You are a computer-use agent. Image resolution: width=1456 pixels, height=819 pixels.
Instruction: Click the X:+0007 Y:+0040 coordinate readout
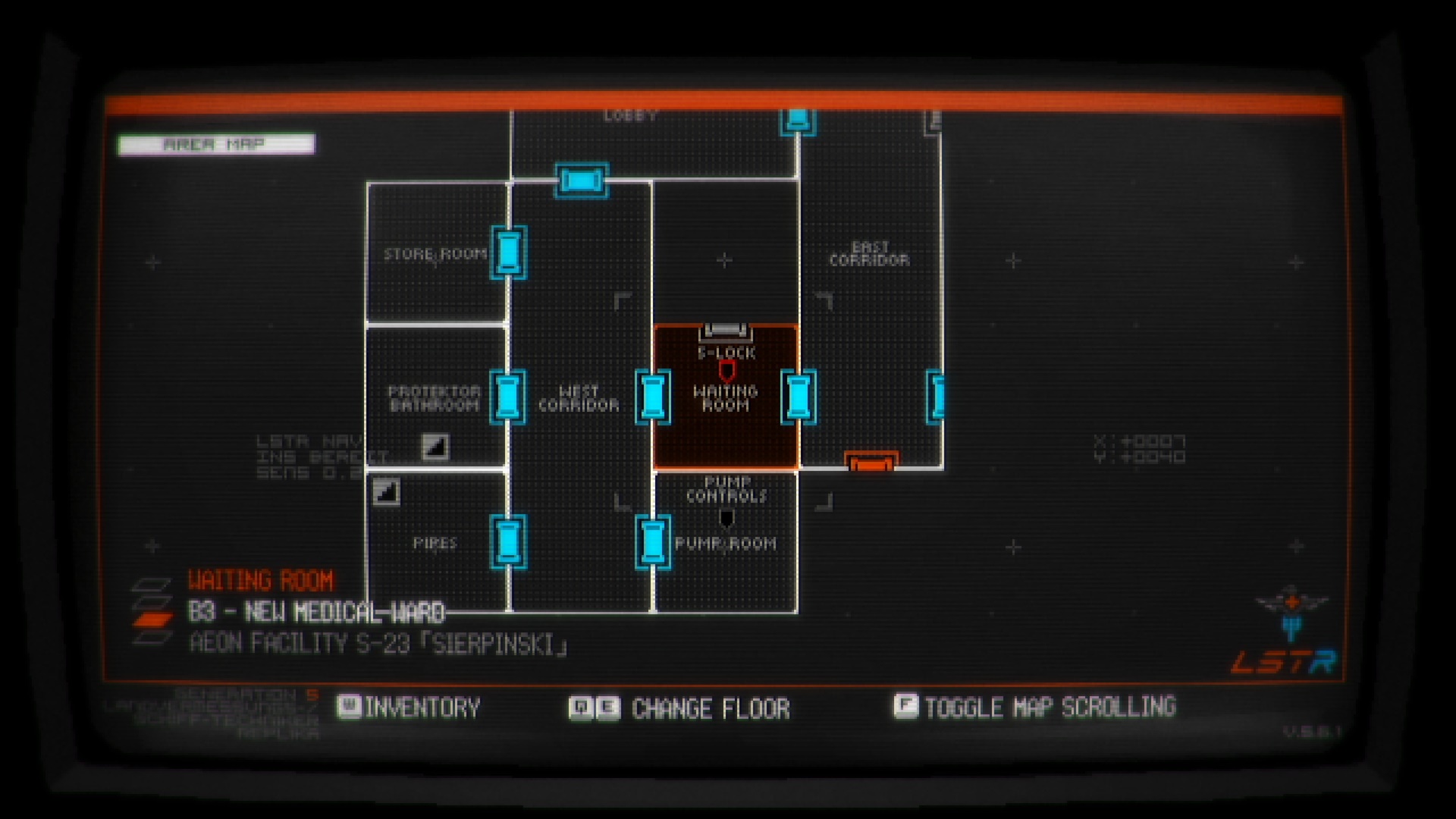pos(1139,447)
